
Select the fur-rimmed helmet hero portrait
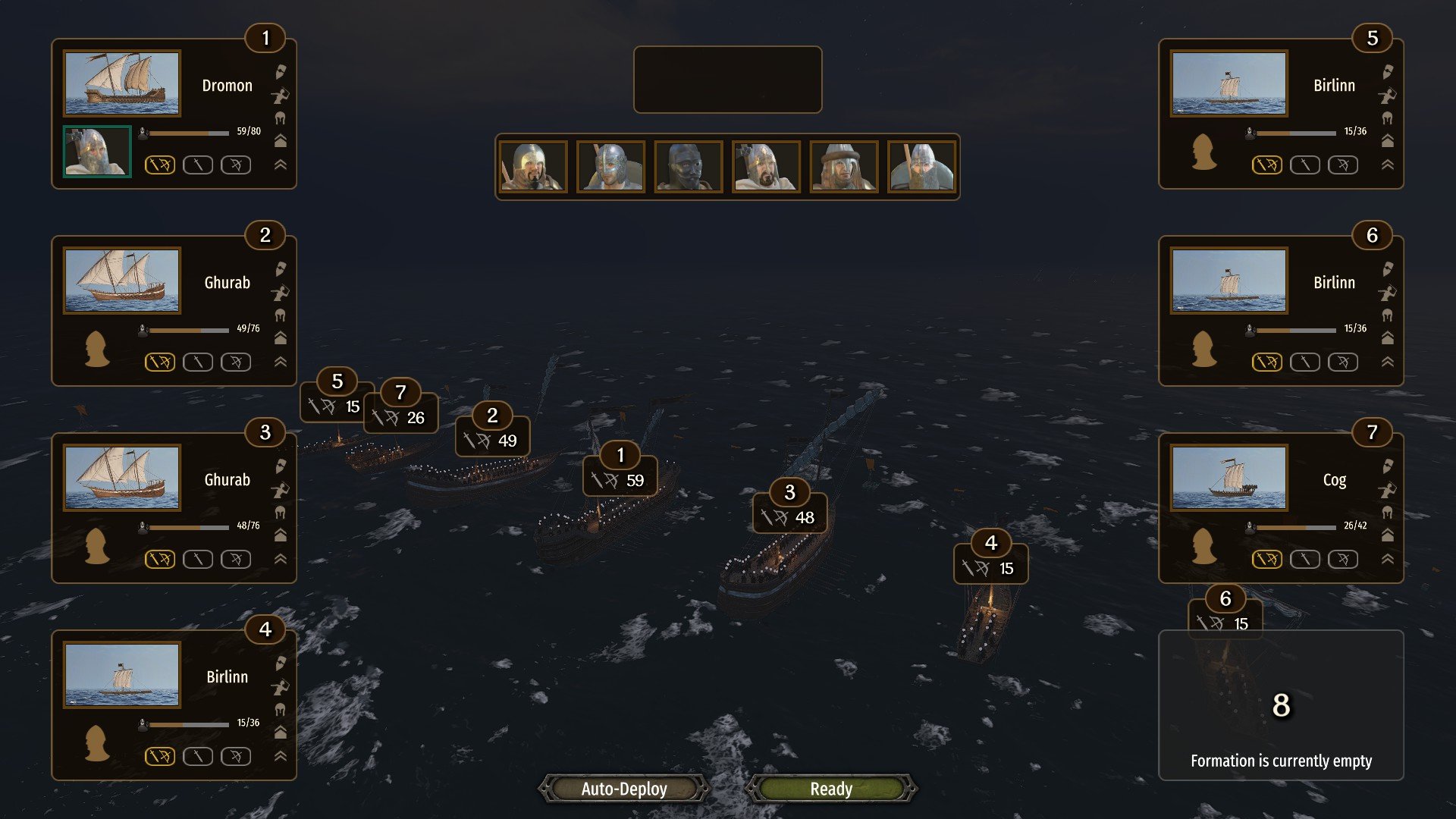tap(843, 167)
